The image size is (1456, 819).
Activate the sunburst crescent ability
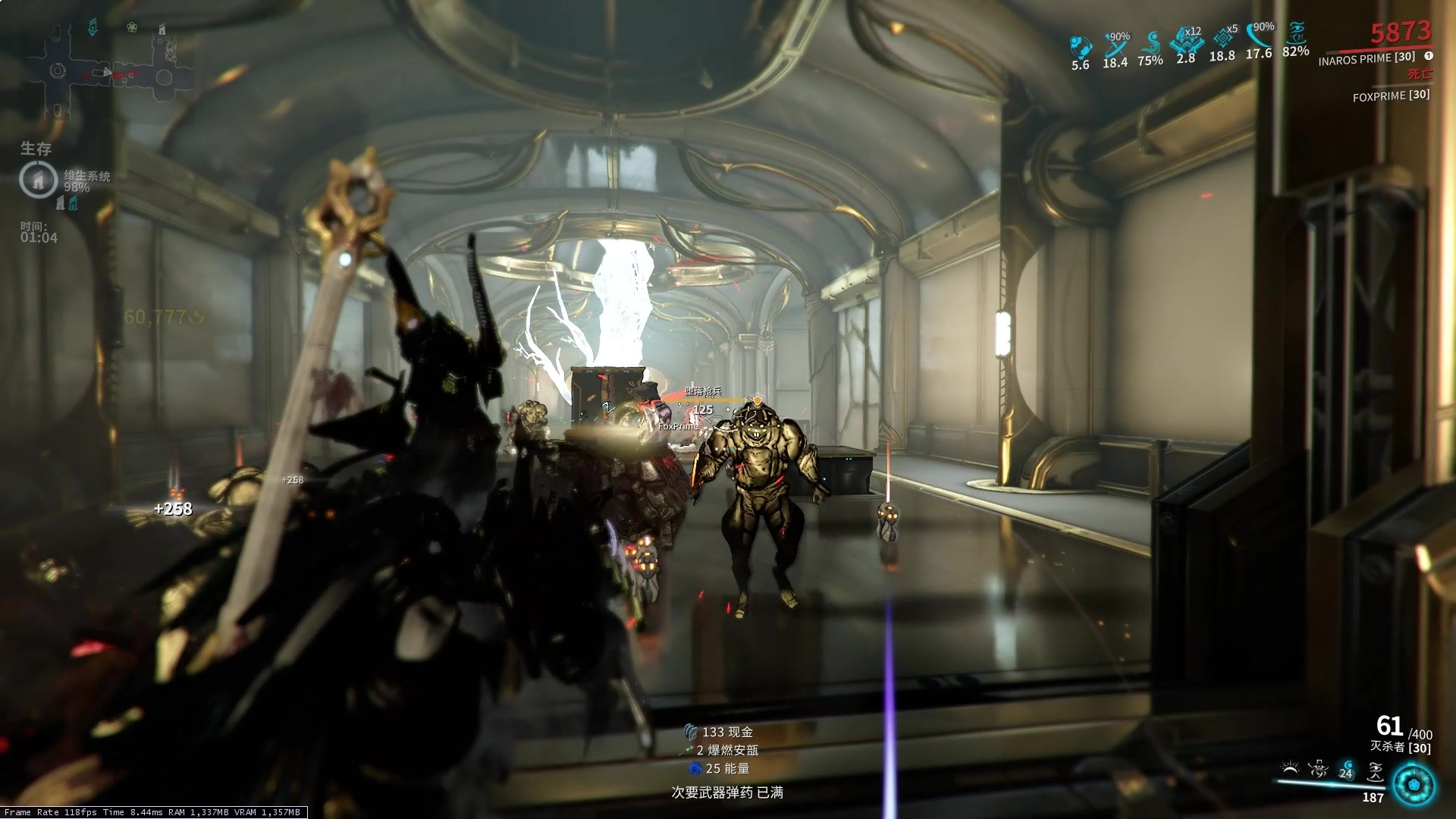pyautogui.click(x=1289, y=770)
